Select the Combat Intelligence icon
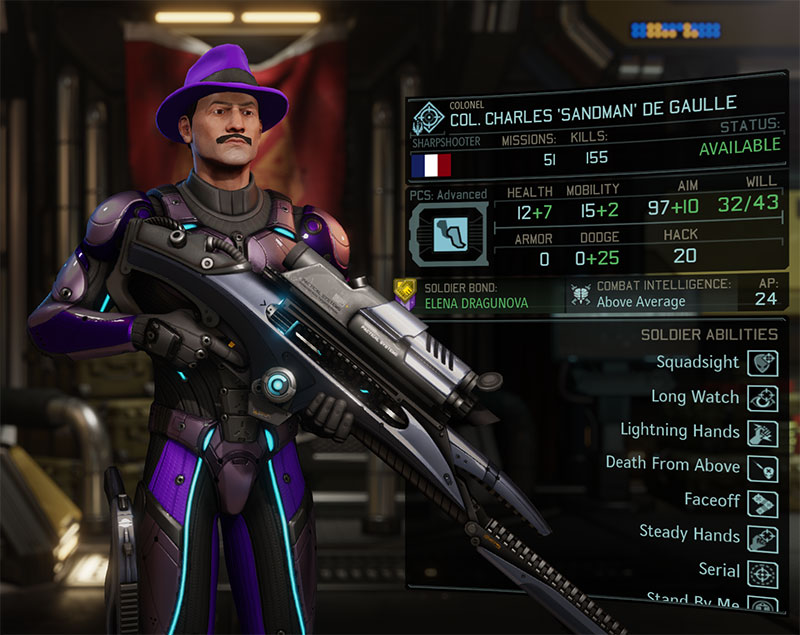The image size is (800, 635). click(x=579, y=294)
